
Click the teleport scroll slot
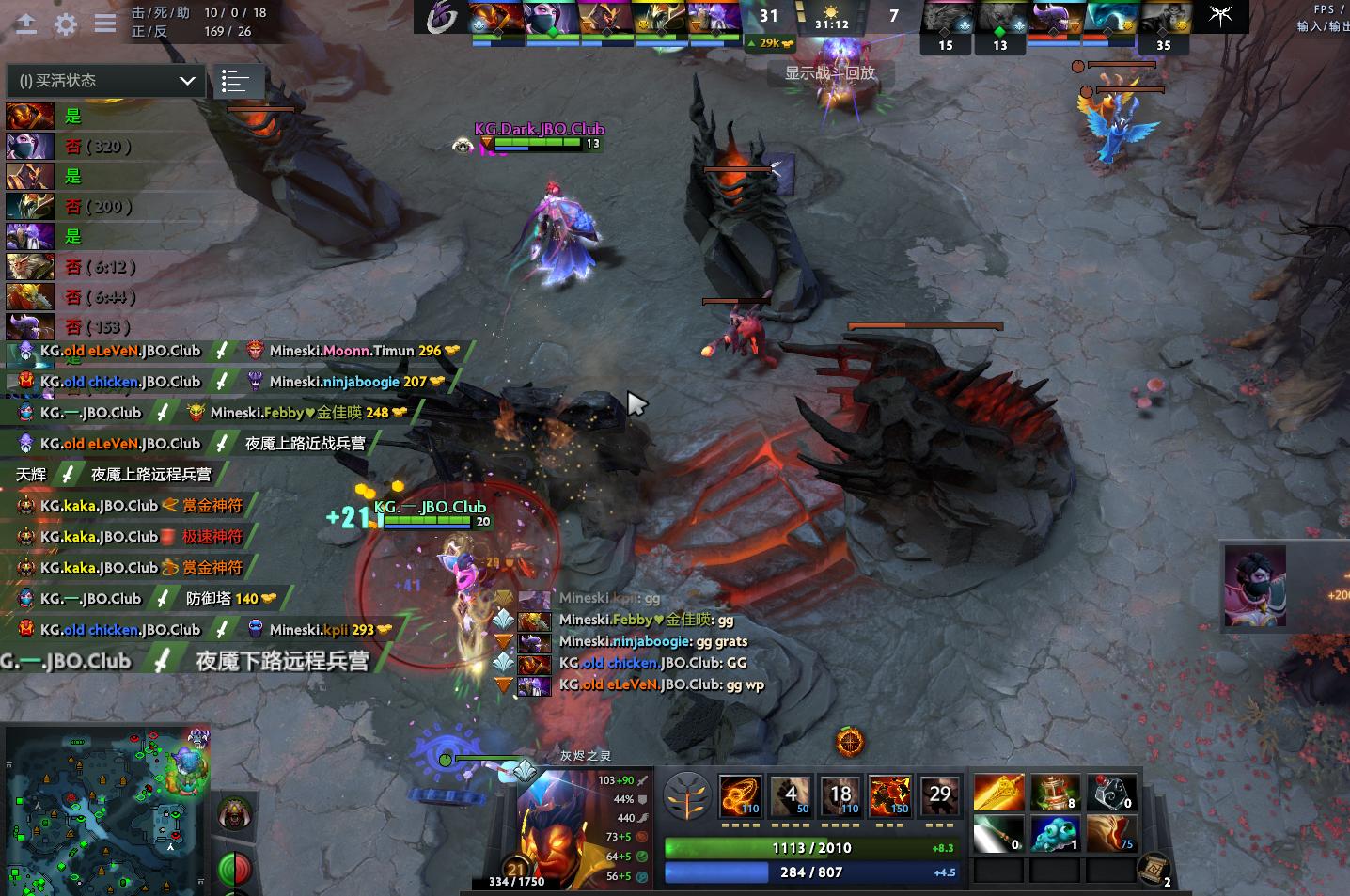point(1154,867)
